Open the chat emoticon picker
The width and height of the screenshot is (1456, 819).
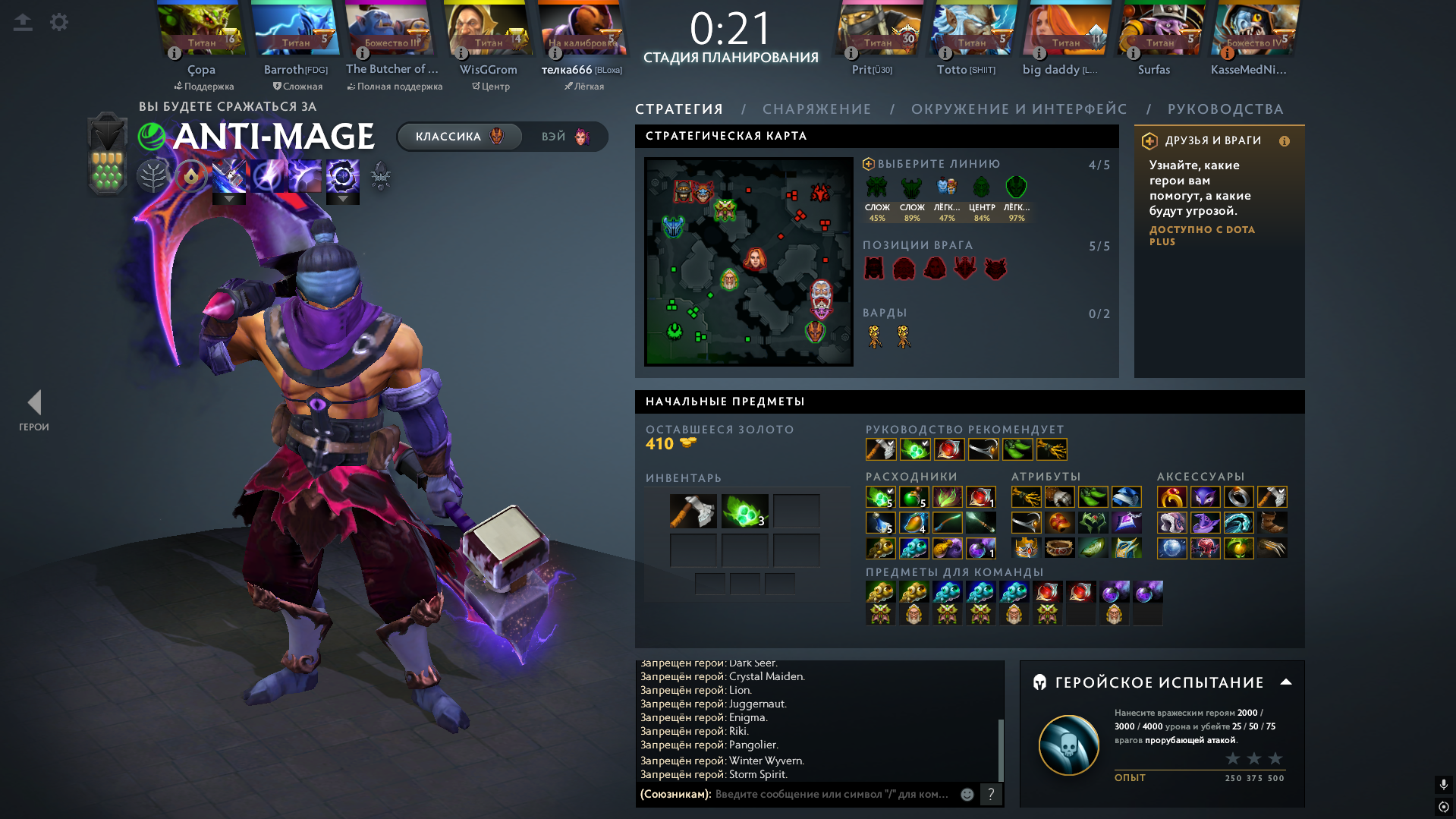[967, 794]
